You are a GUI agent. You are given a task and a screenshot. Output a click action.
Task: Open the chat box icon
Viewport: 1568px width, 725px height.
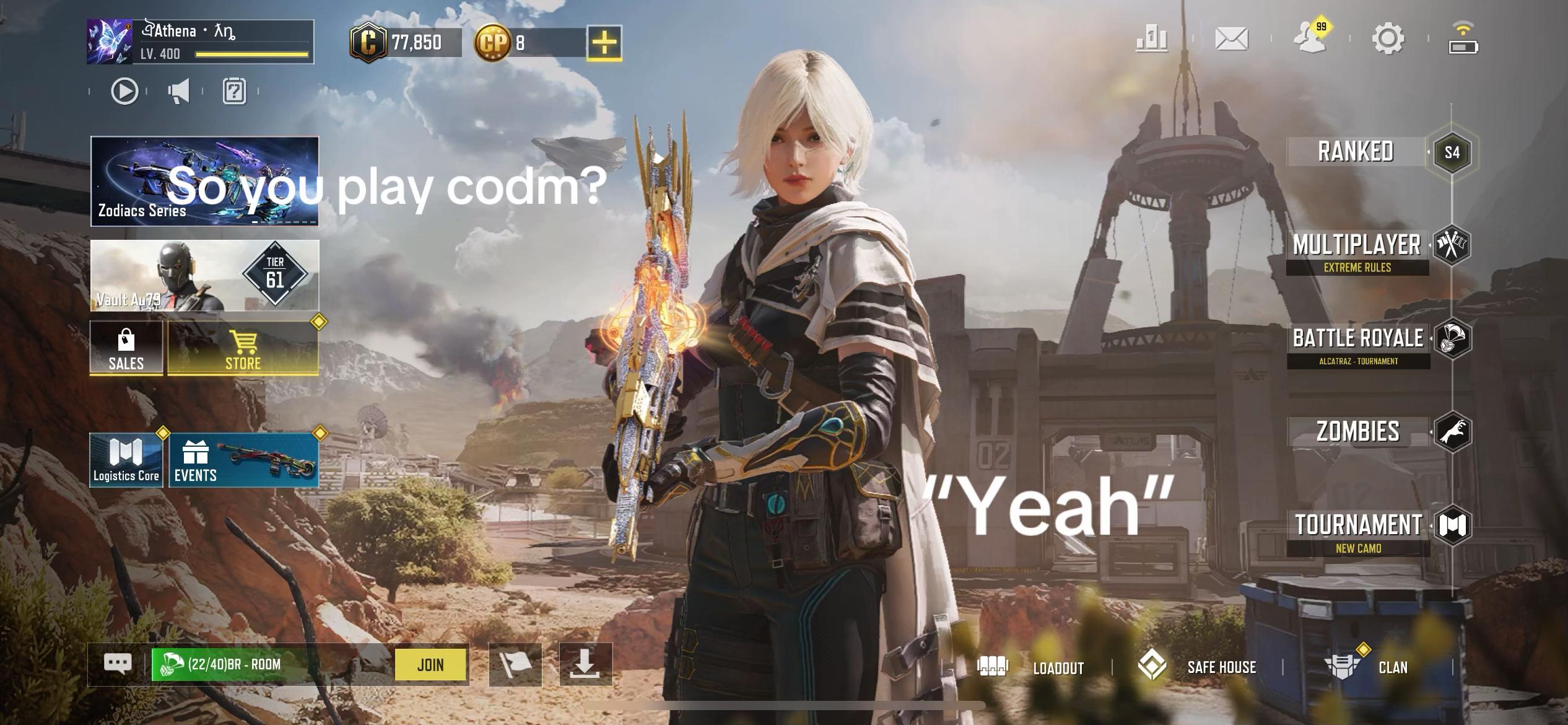pyautogui.click(x=118, y=664)
